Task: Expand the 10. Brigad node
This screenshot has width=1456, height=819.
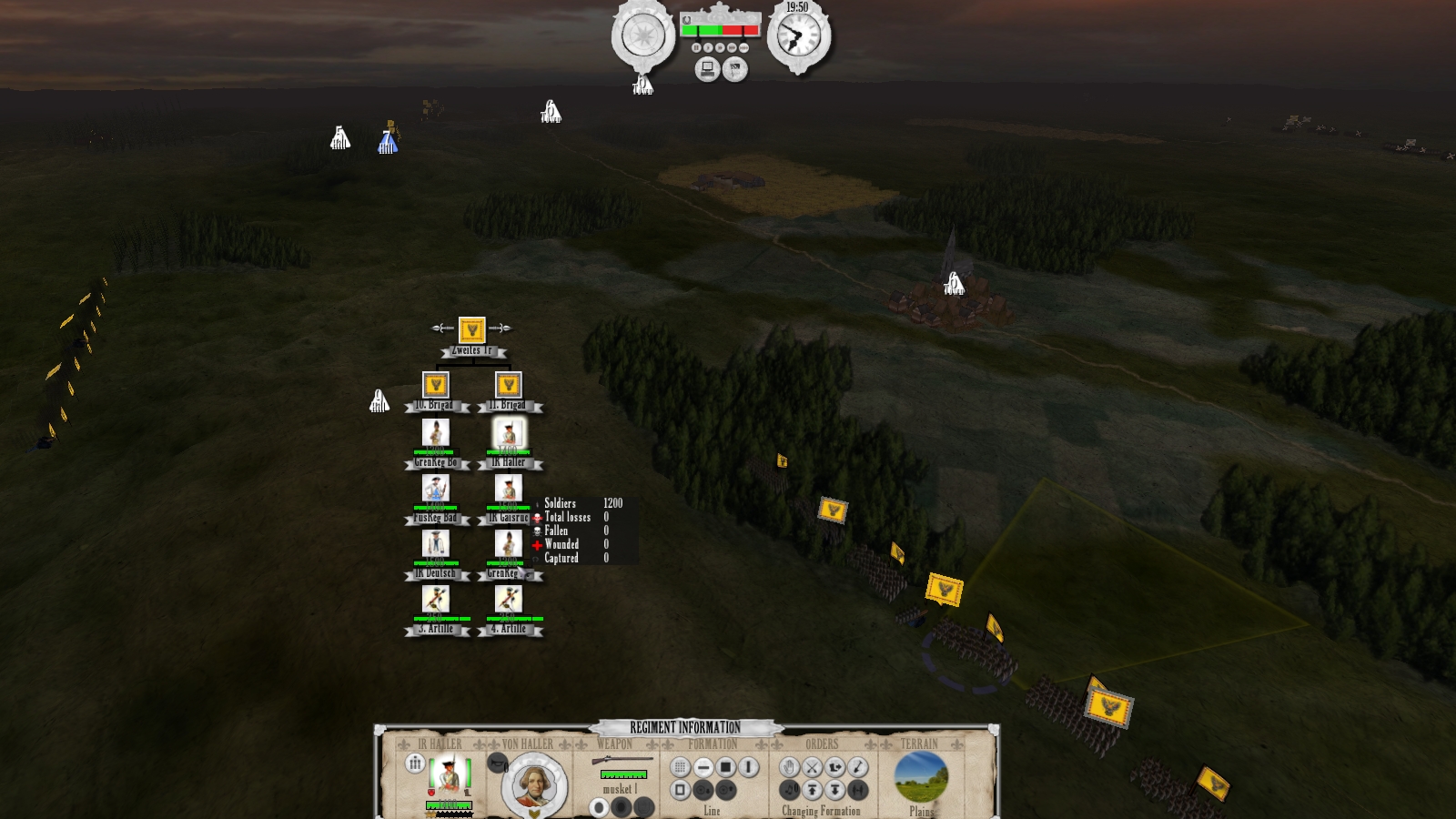Action: [x=438, y=384]
